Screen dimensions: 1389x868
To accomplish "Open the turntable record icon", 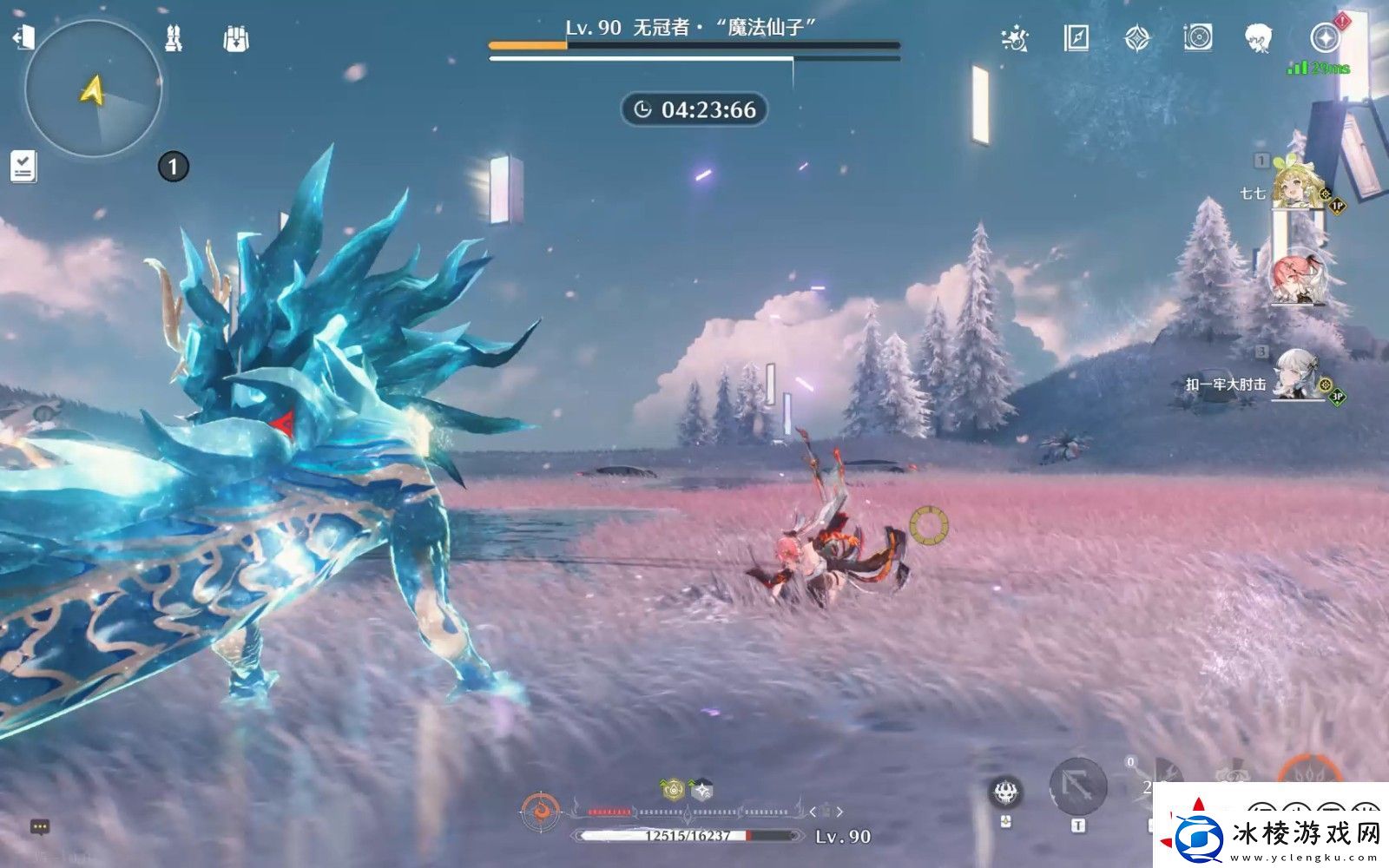I will 1198,38.
